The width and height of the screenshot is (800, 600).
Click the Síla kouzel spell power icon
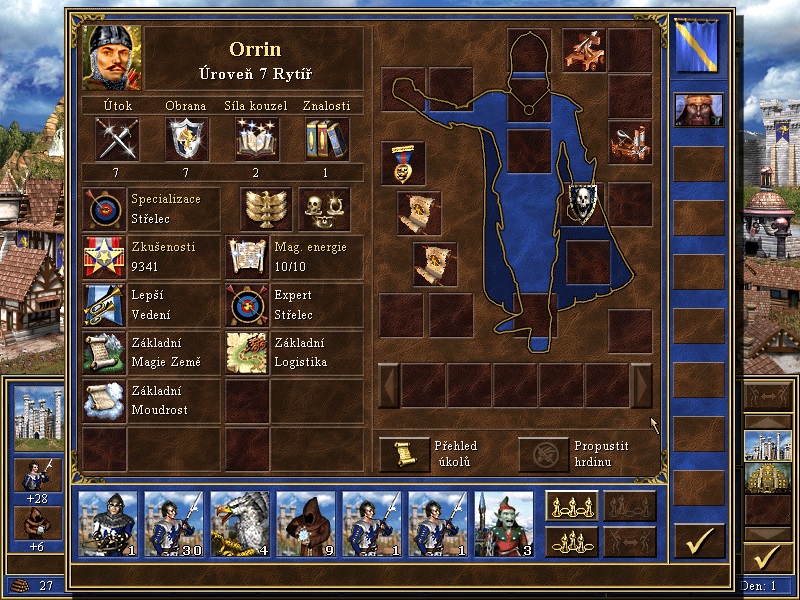(257, 139)
